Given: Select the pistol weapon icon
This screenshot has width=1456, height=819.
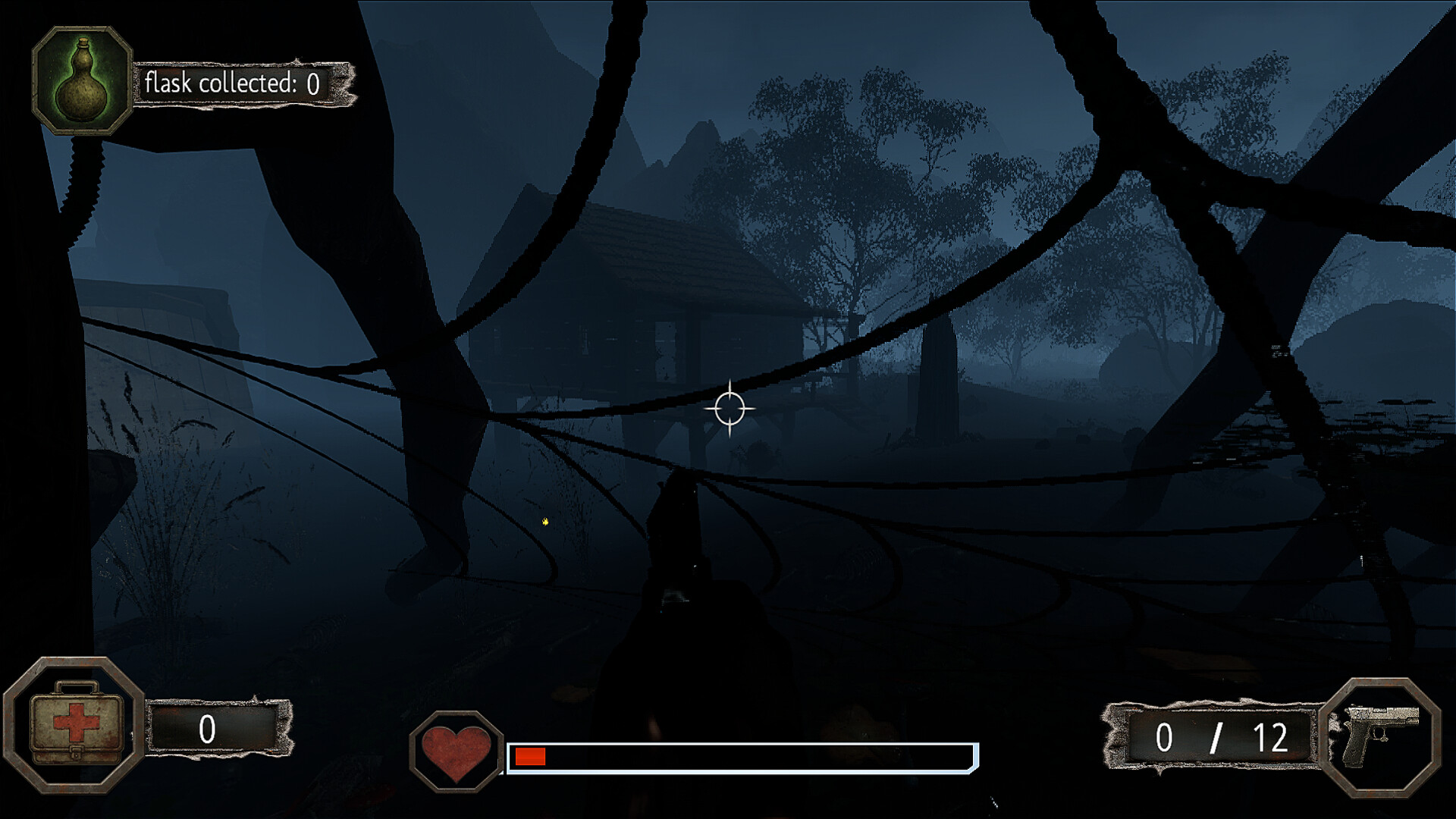Looking at the screenshot, I should [1380, 736].
